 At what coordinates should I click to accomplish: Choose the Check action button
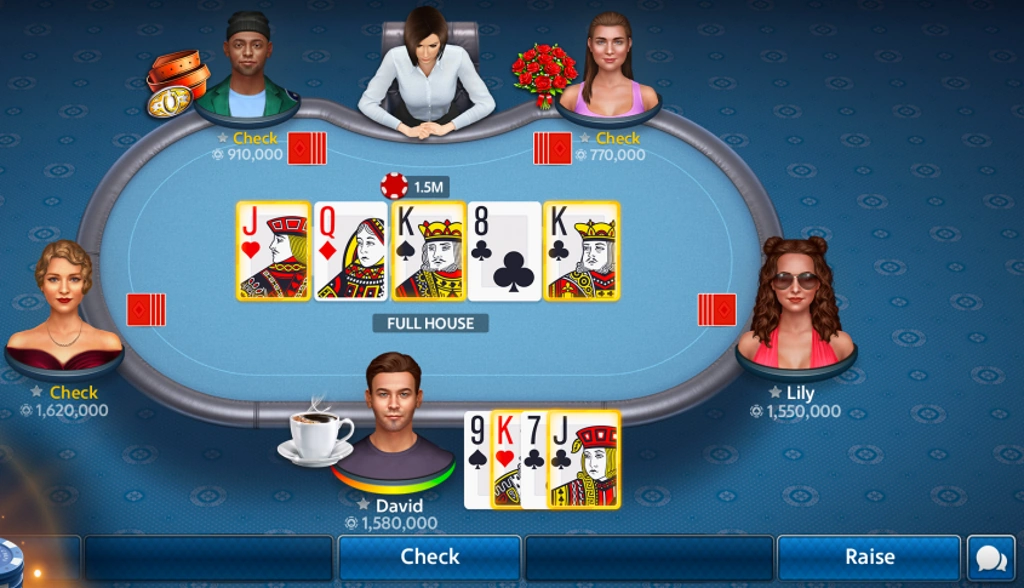(429, 557)
